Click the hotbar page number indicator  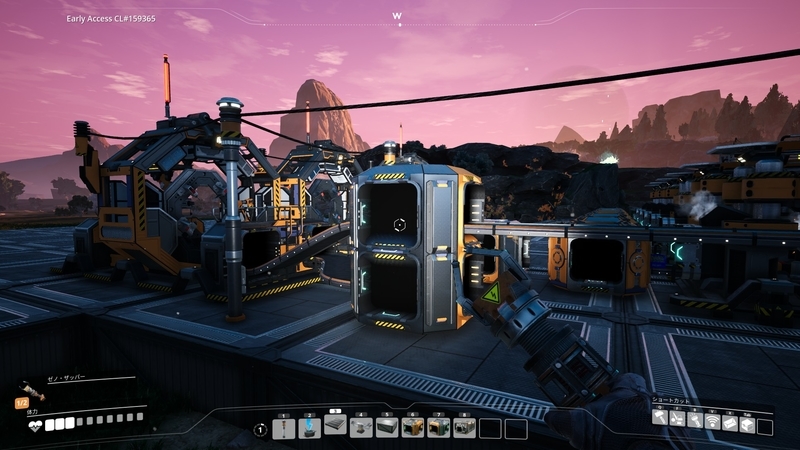[259, 429]
